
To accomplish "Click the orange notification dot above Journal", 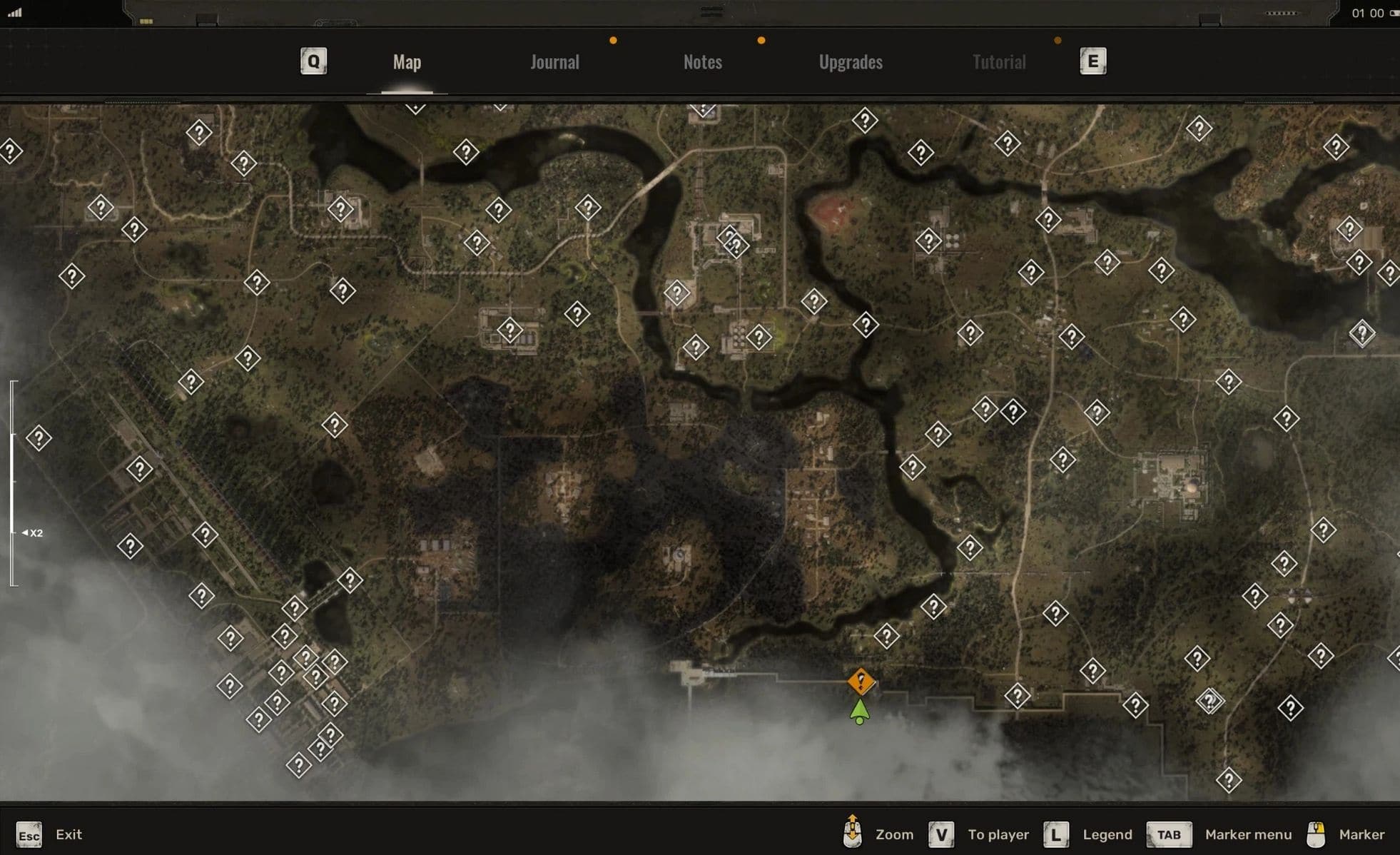I will tap(612, 41).
